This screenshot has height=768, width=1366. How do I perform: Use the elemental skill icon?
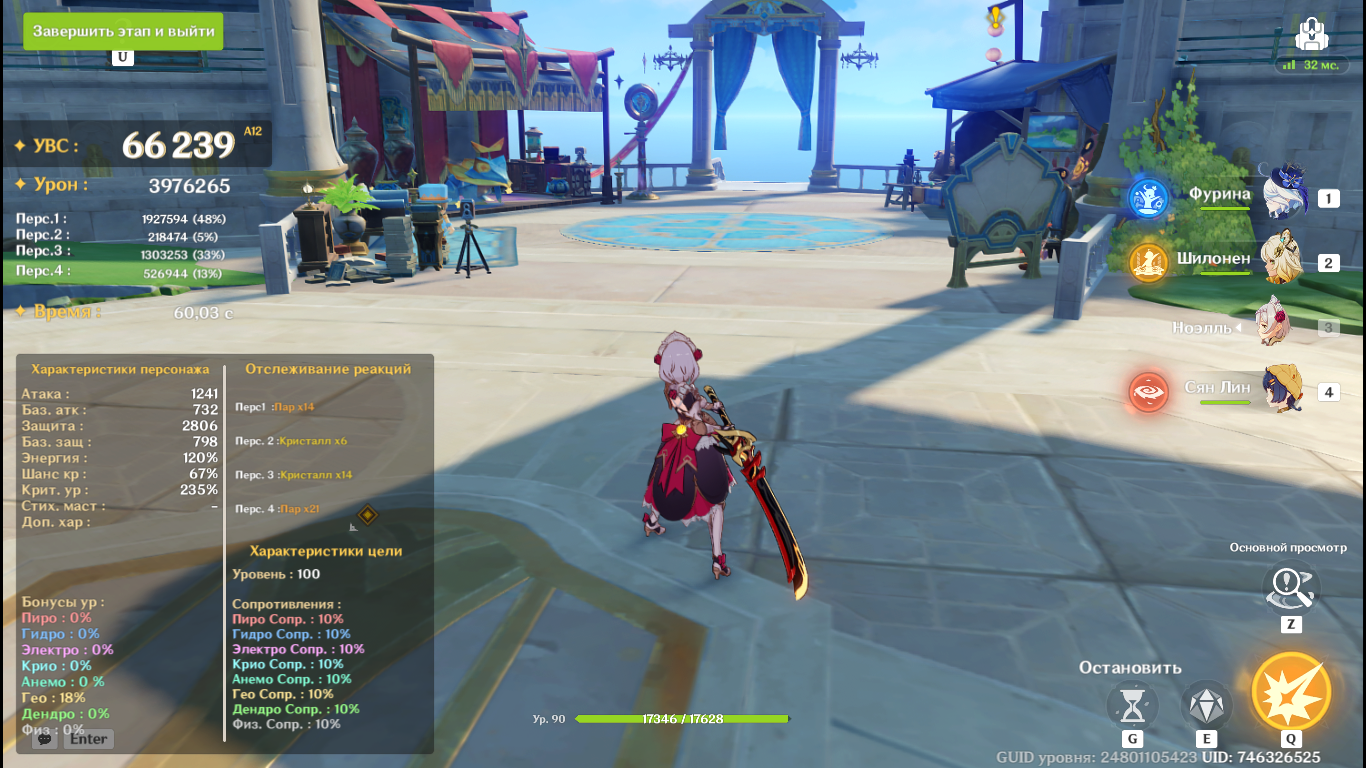[x=1206, y=706]
